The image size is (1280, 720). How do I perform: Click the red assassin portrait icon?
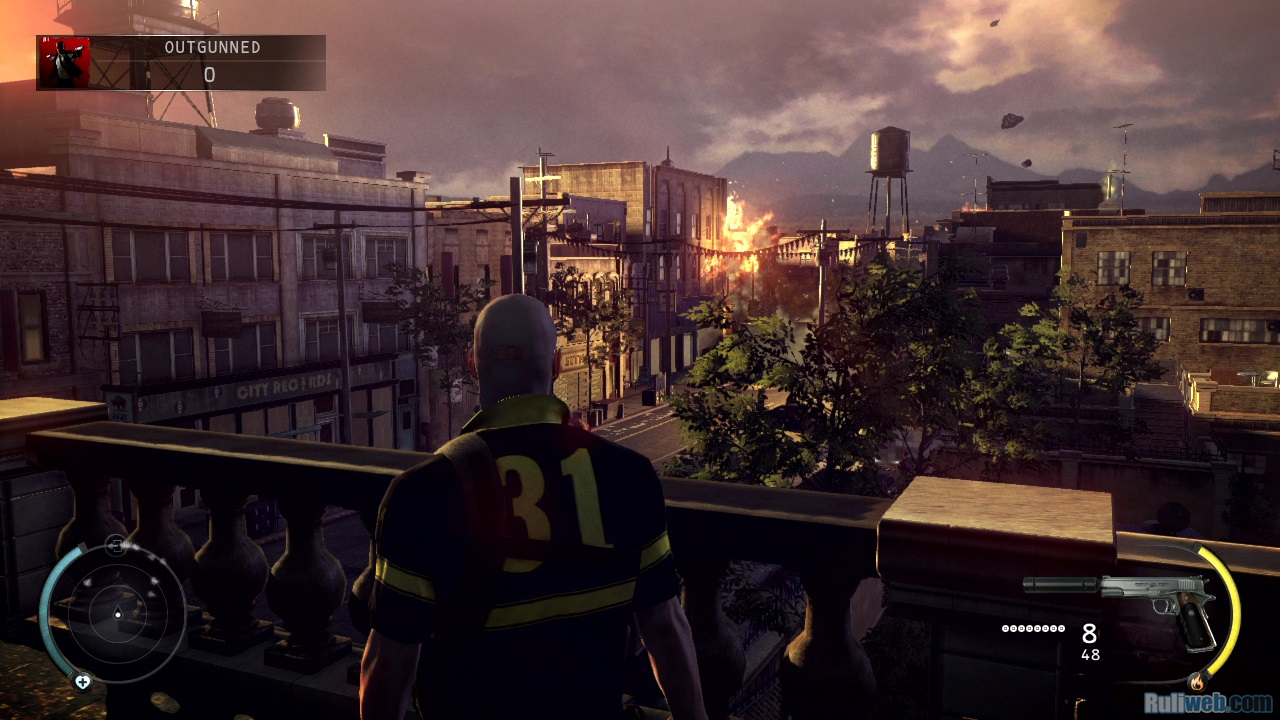coord(64,63)
